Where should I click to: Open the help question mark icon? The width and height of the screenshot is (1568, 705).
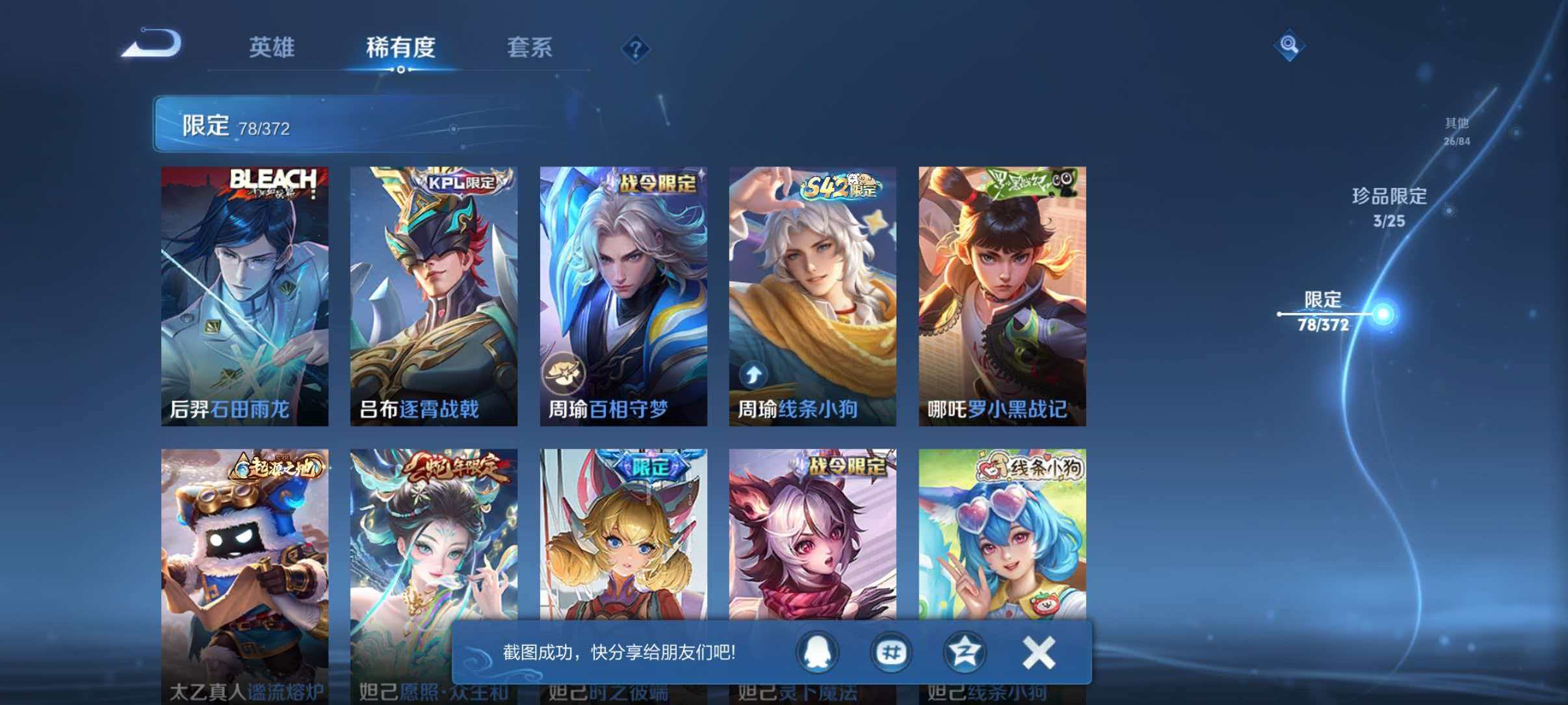pos(636,49)
